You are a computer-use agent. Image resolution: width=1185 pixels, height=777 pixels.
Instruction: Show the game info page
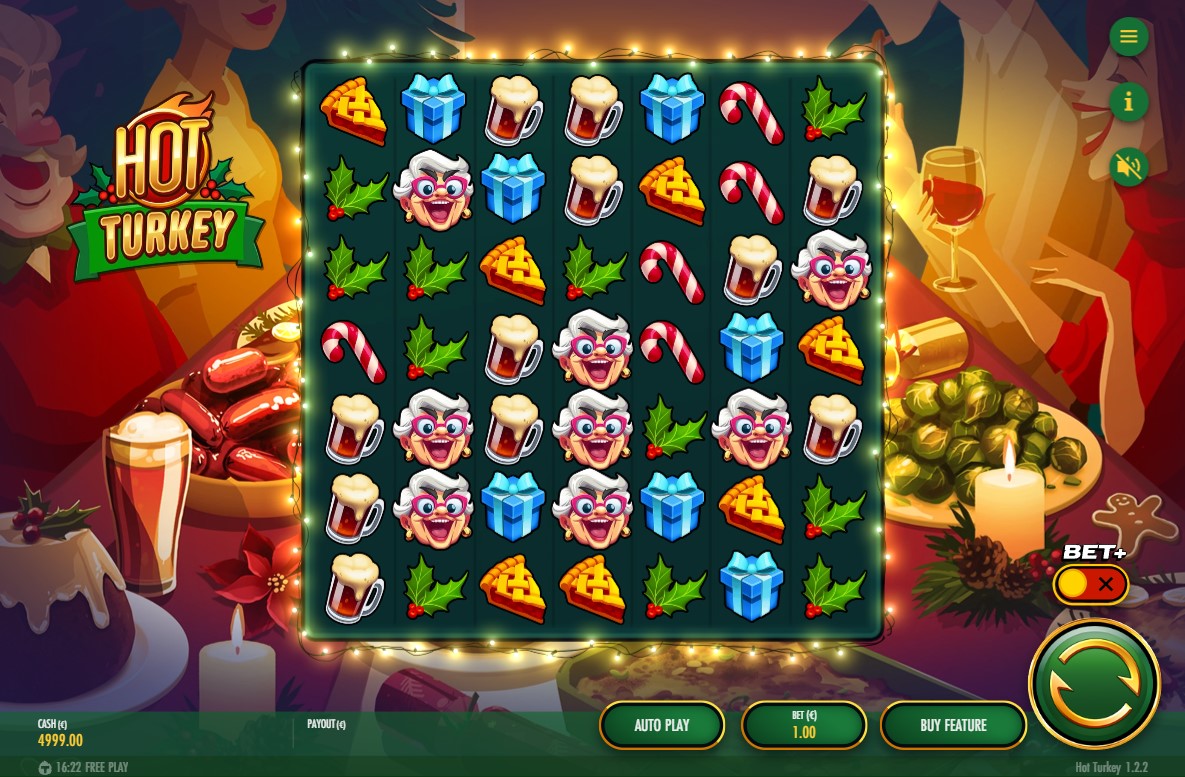[1129, 102]
